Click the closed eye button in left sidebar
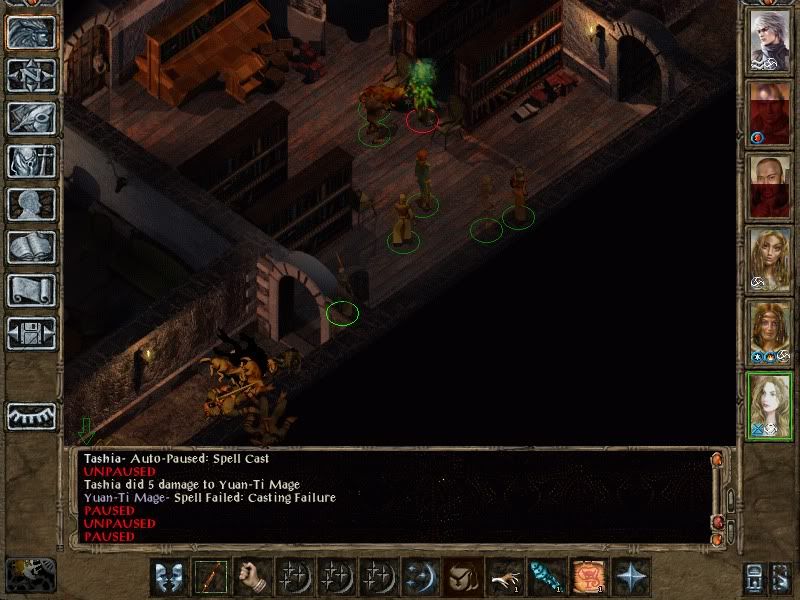Image resolution: width=800 pixels, height=600 pixels. (x=32, y=415)
